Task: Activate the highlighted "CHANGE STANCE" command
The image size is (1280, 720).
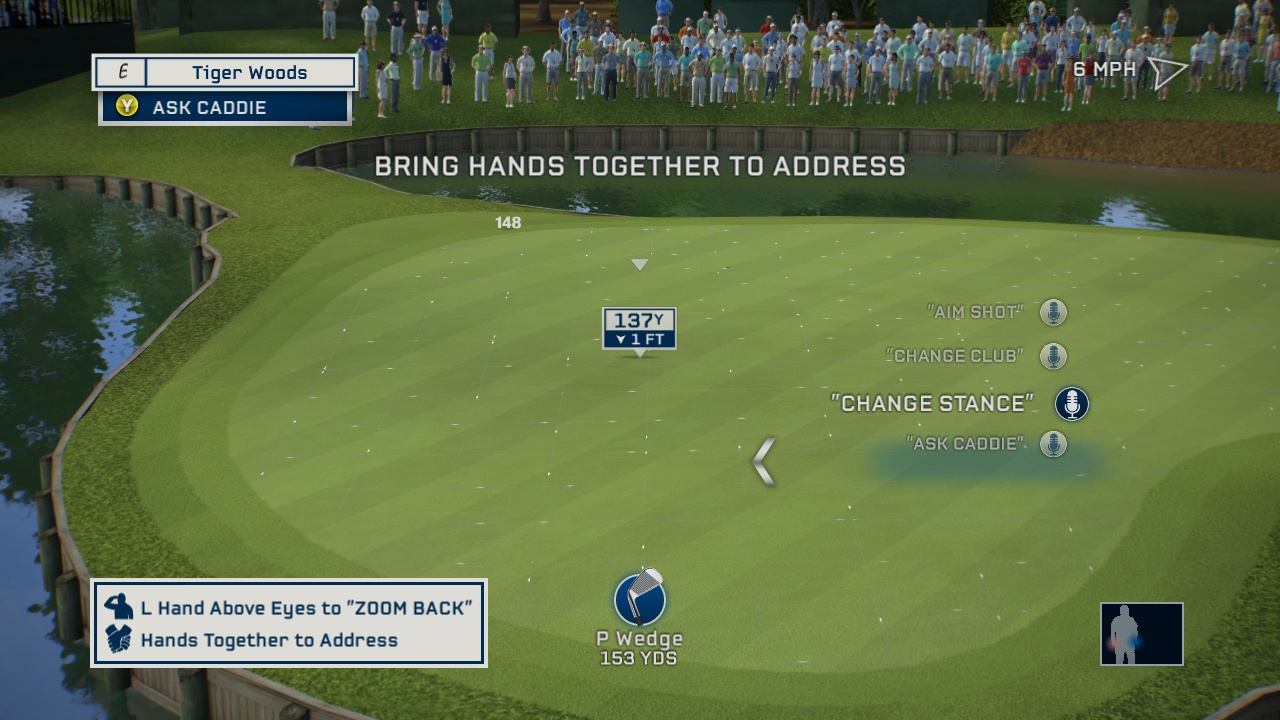Action: [x=932, y=403]
